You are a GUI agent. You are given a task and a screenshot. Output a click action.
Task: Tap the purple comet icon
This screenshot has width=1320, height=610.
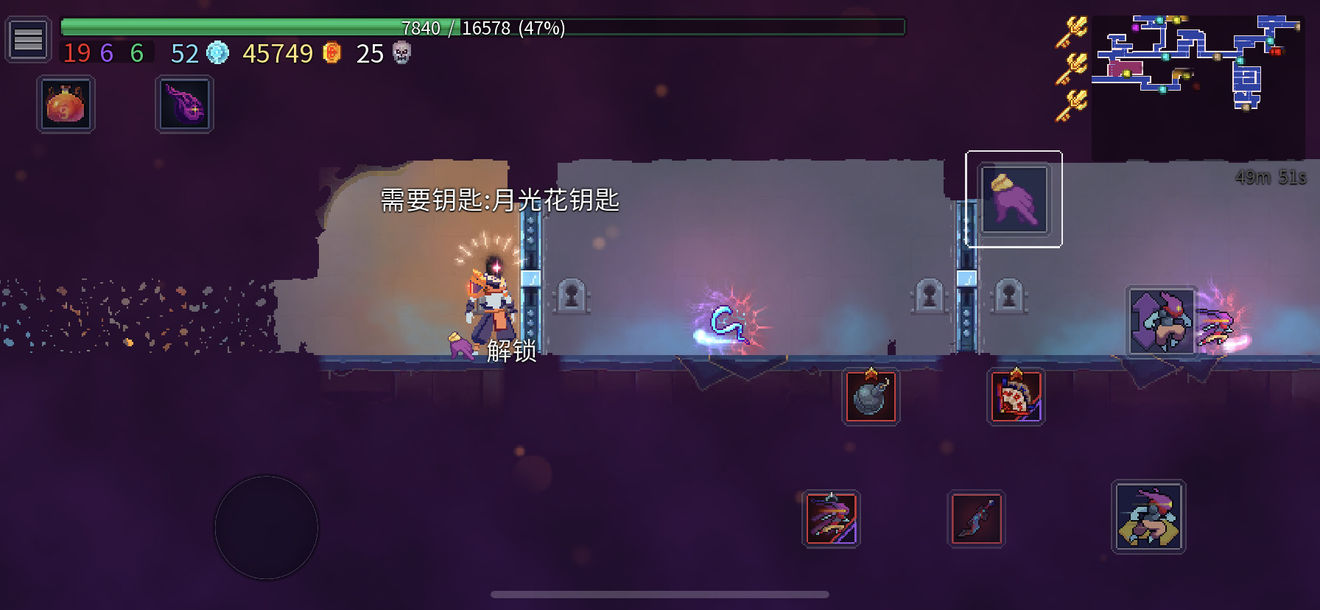click(x=185, y=104)
